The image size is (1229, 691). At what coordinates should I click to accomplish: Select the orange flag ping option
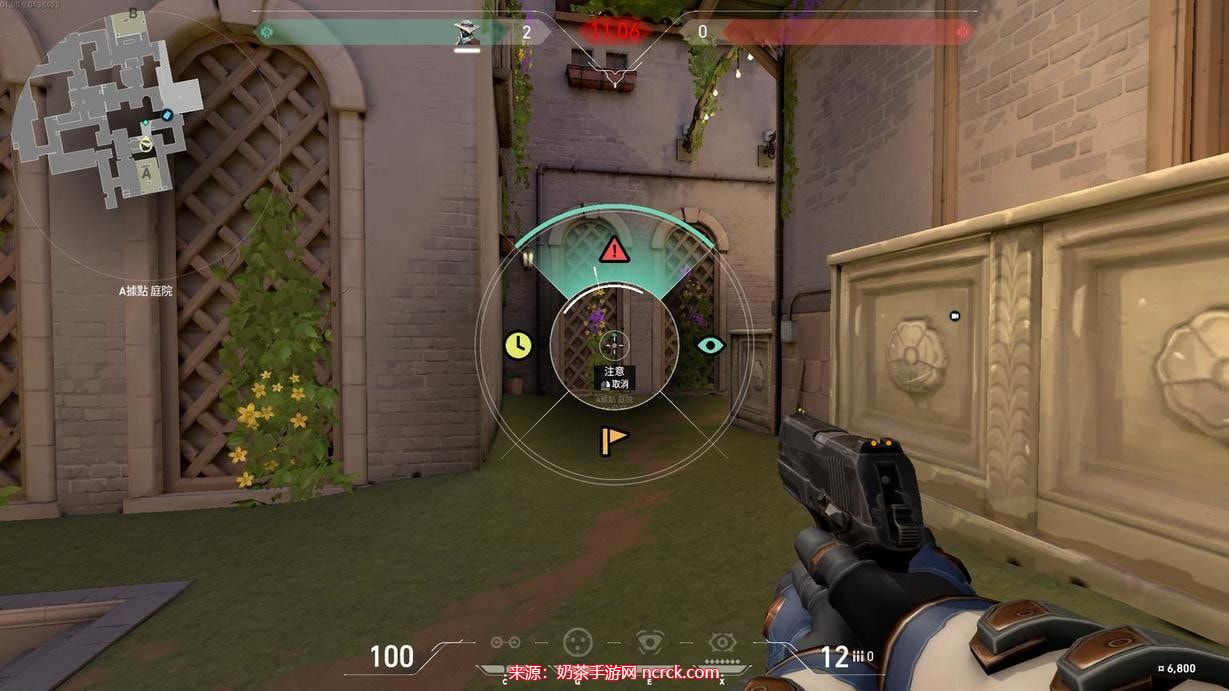point(613,439)
